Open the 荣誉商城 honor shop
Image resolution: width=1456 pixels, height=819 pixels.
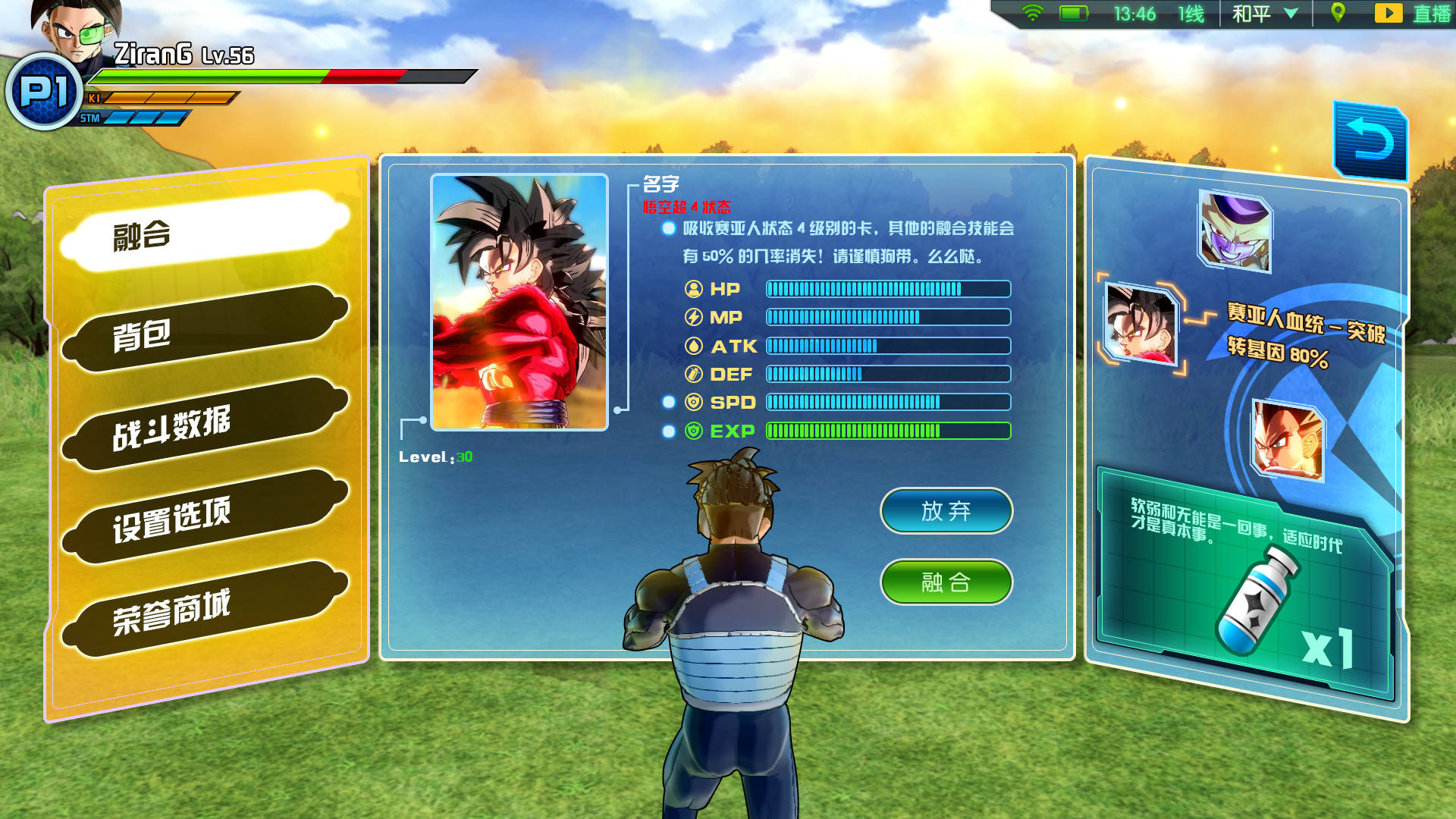click(203, 610)
